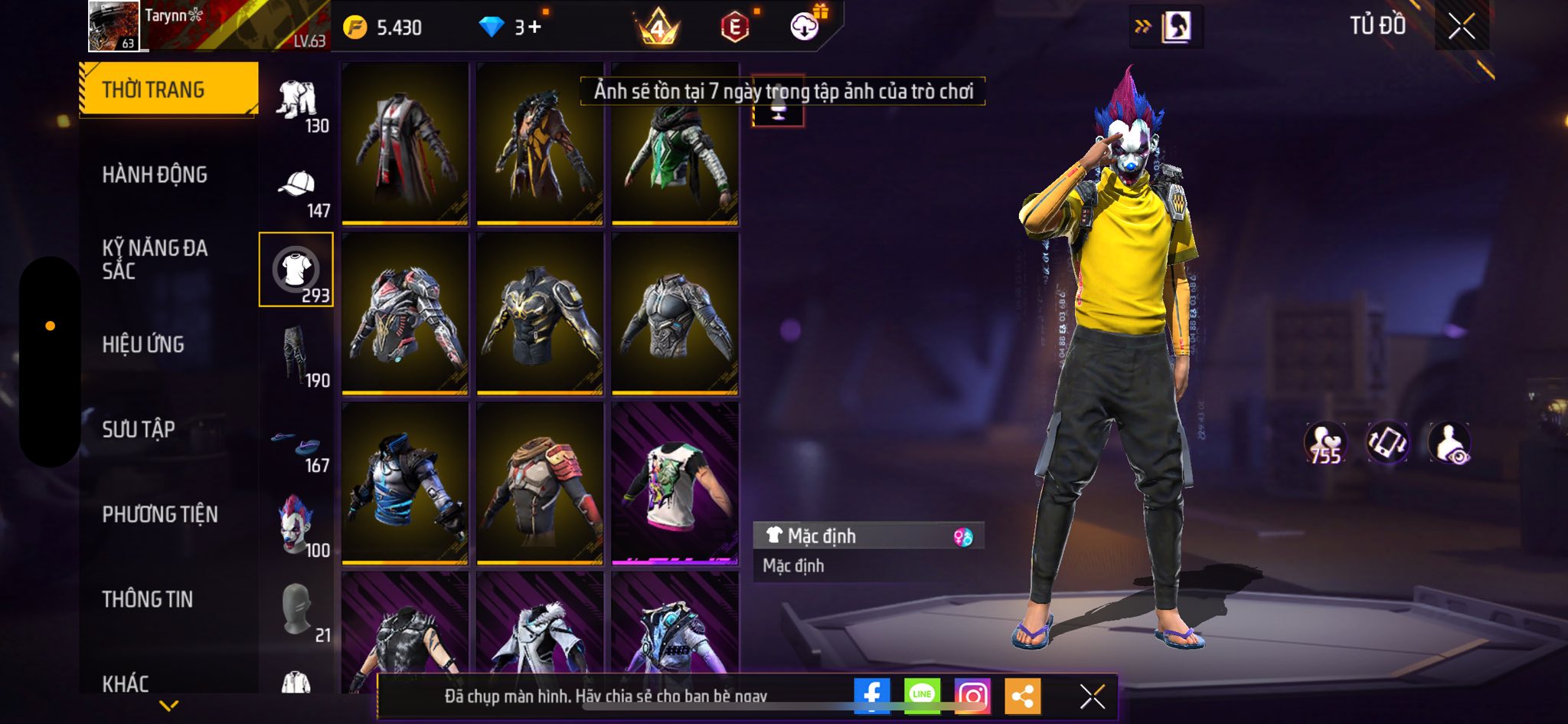1568x724 pixels.
Task: Select the blue striped armored jacket
Action: click(404, 483)
